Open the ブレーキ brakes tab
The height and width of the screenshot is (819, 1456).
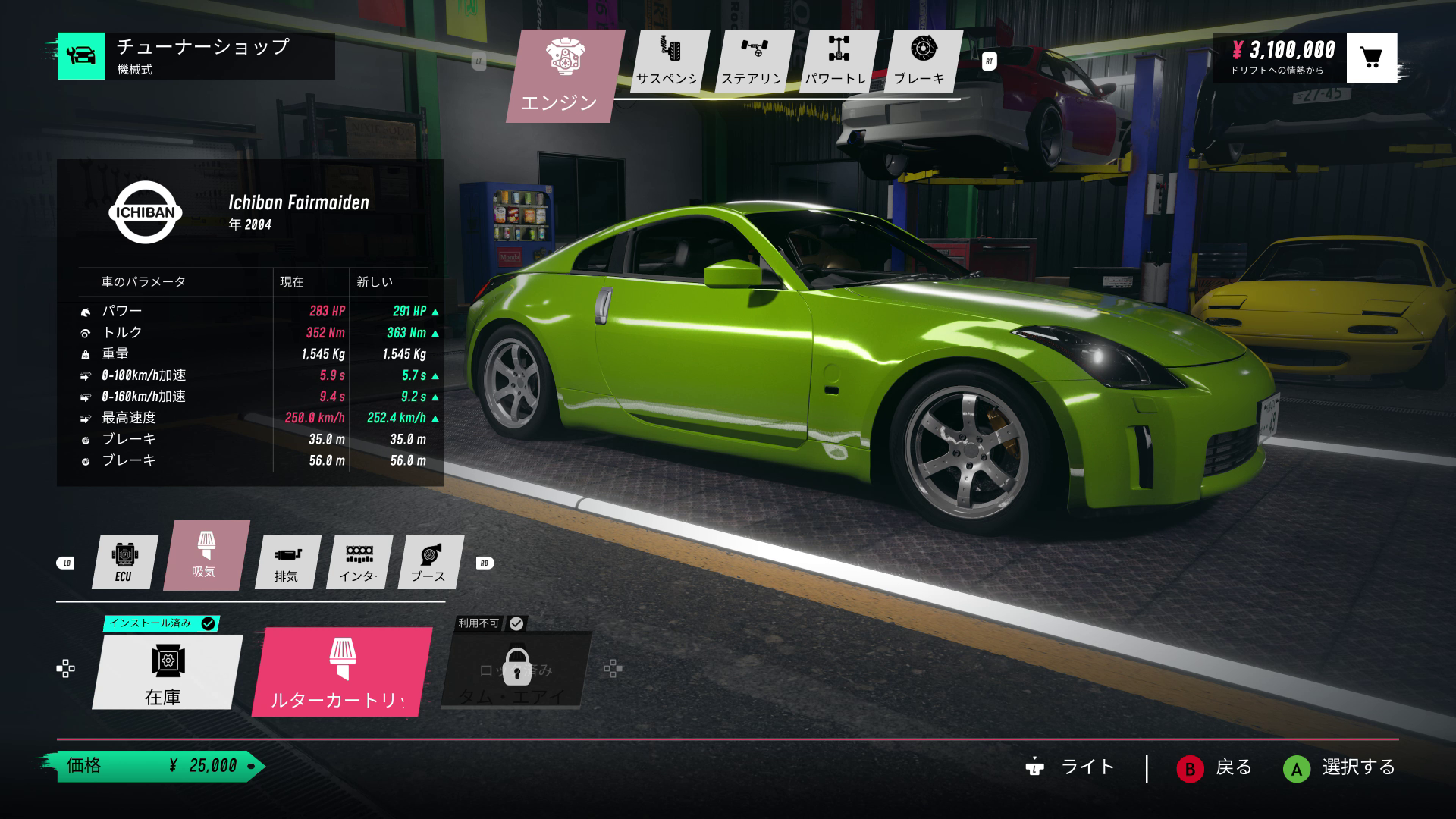921,62
